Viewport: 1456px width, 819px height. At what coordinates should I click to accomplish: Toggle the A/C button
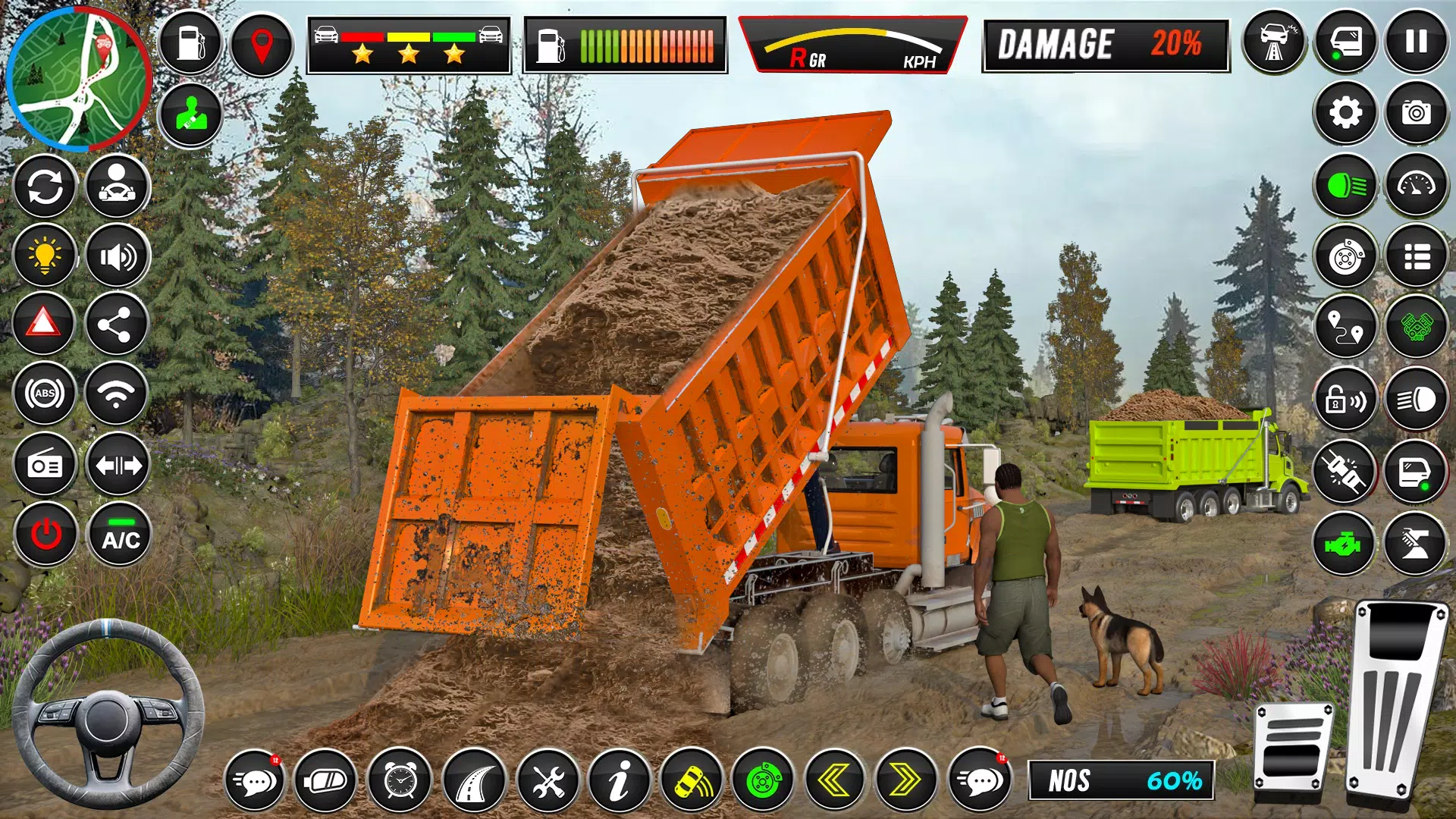click(120, 535)
